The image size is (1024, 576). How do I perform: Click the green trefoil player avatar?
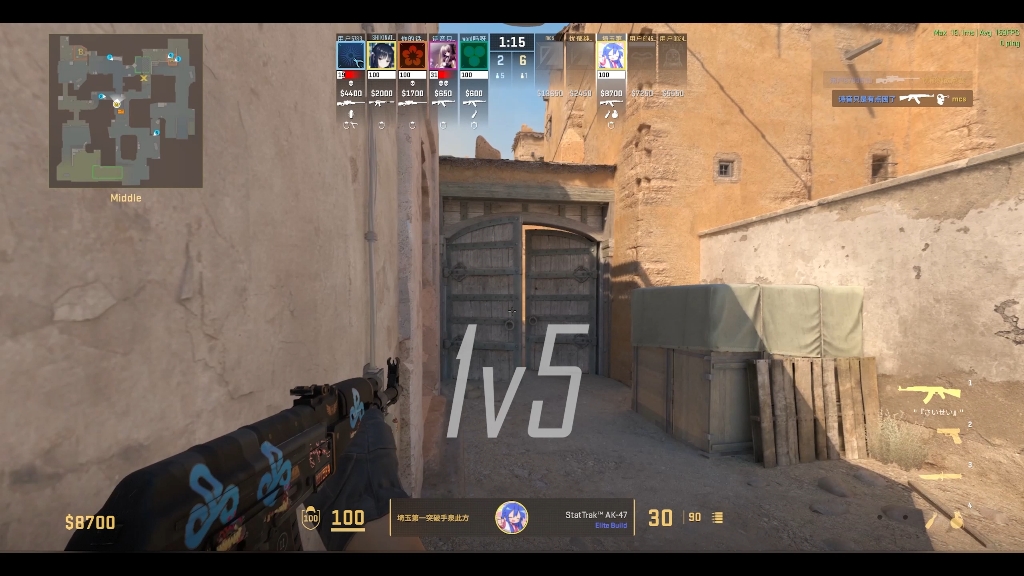point(474,56)
